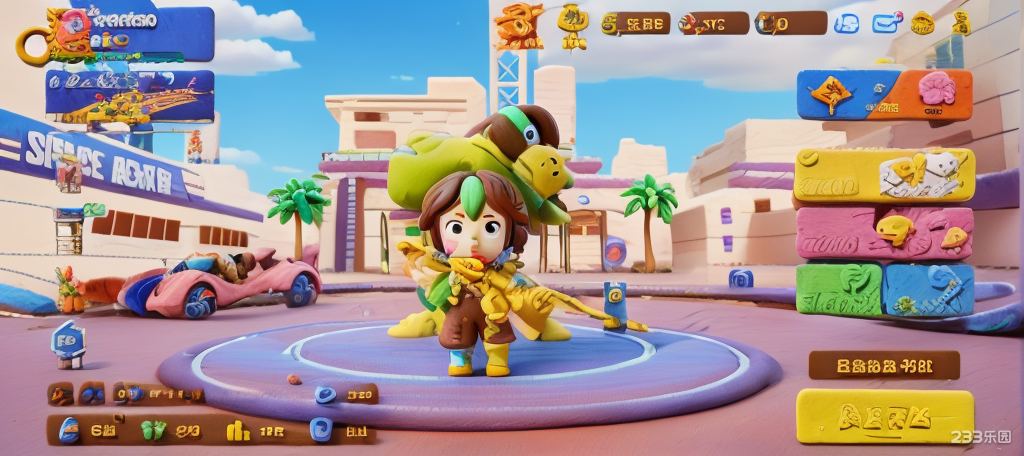Open the blue clay tile beside the green one
This screenshot has height=456, width=1024.
pos(928,289)
